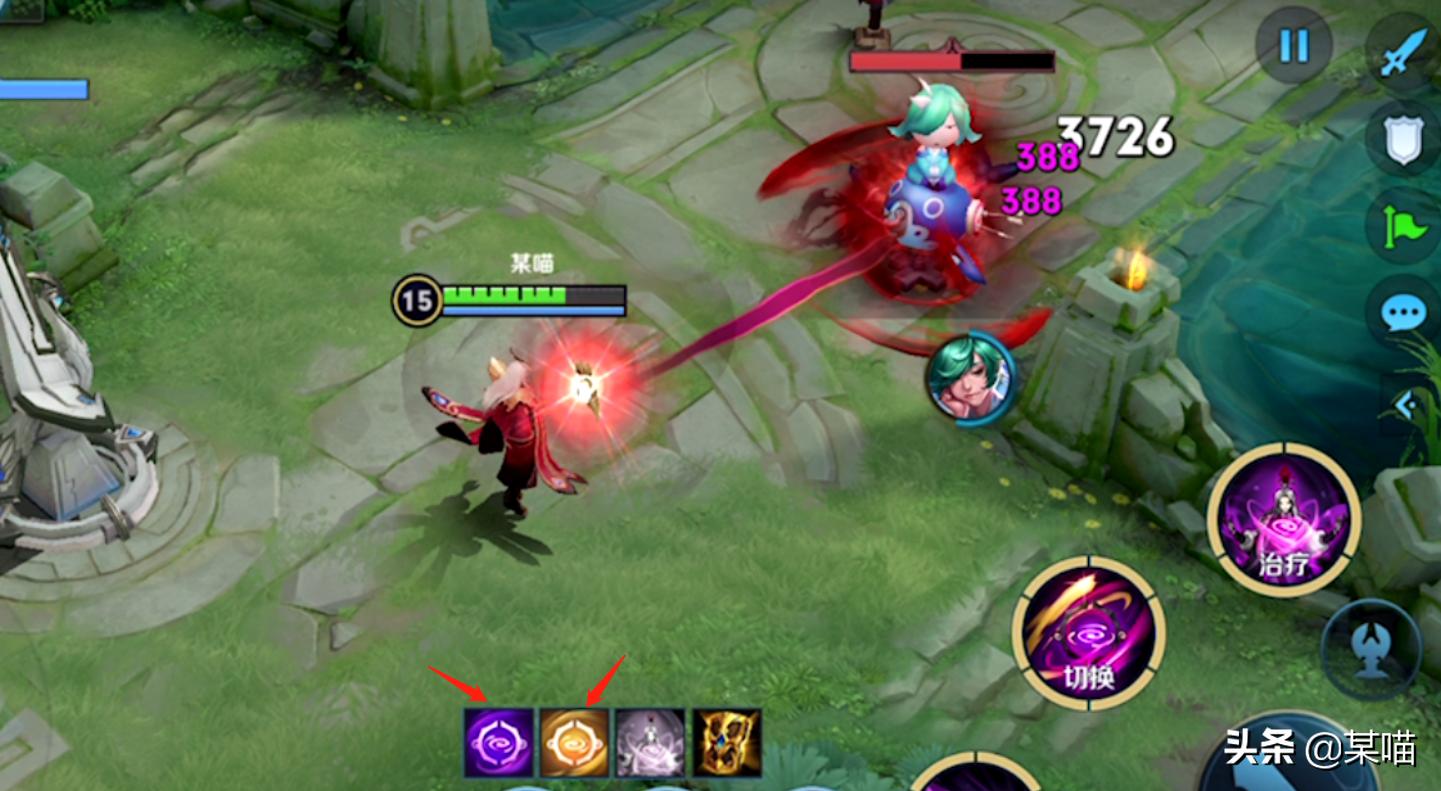Tap the ward placement button
Screen dimensions: 1441x791
(x=1371, y=648)
